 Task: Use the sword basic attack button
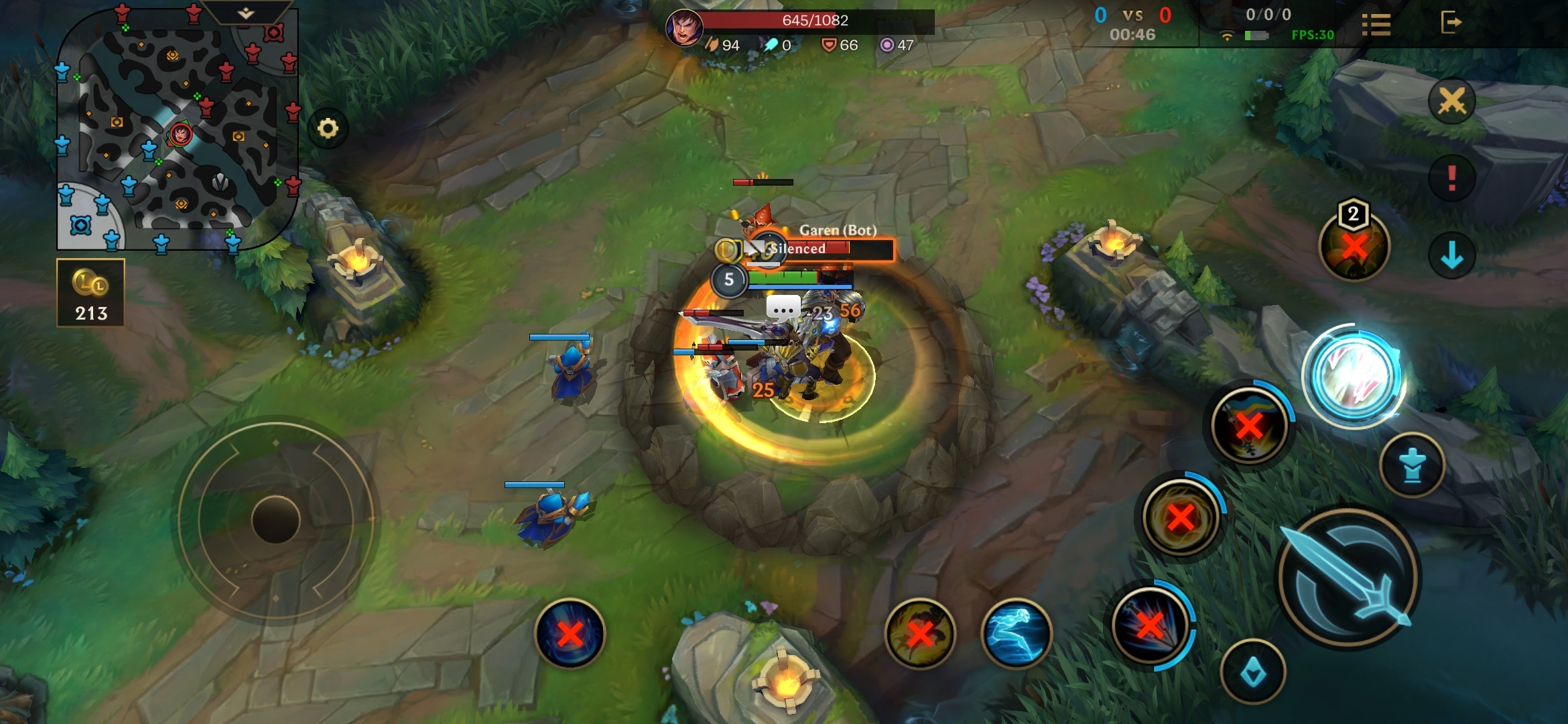(1348, 579)
